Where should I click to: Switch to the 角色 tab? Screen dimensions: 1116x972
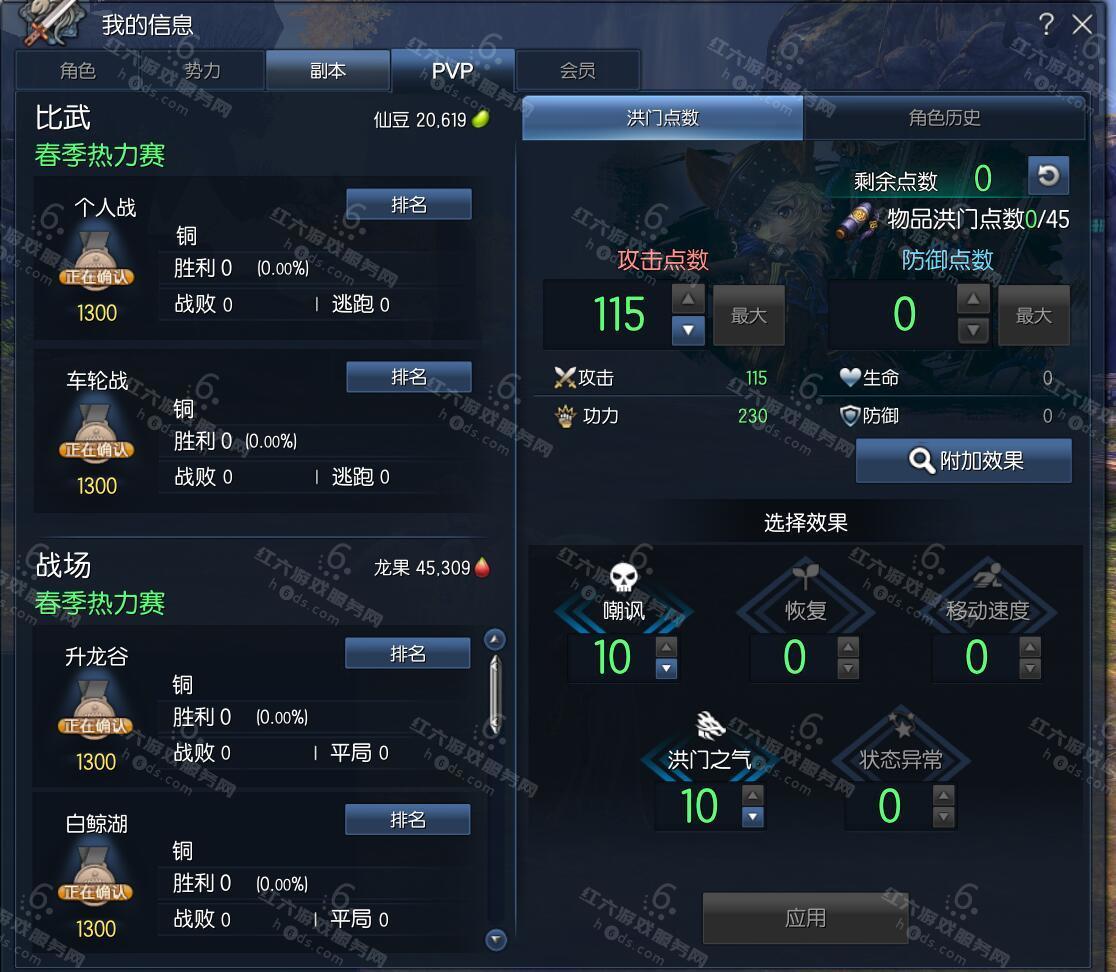[78, 70]
